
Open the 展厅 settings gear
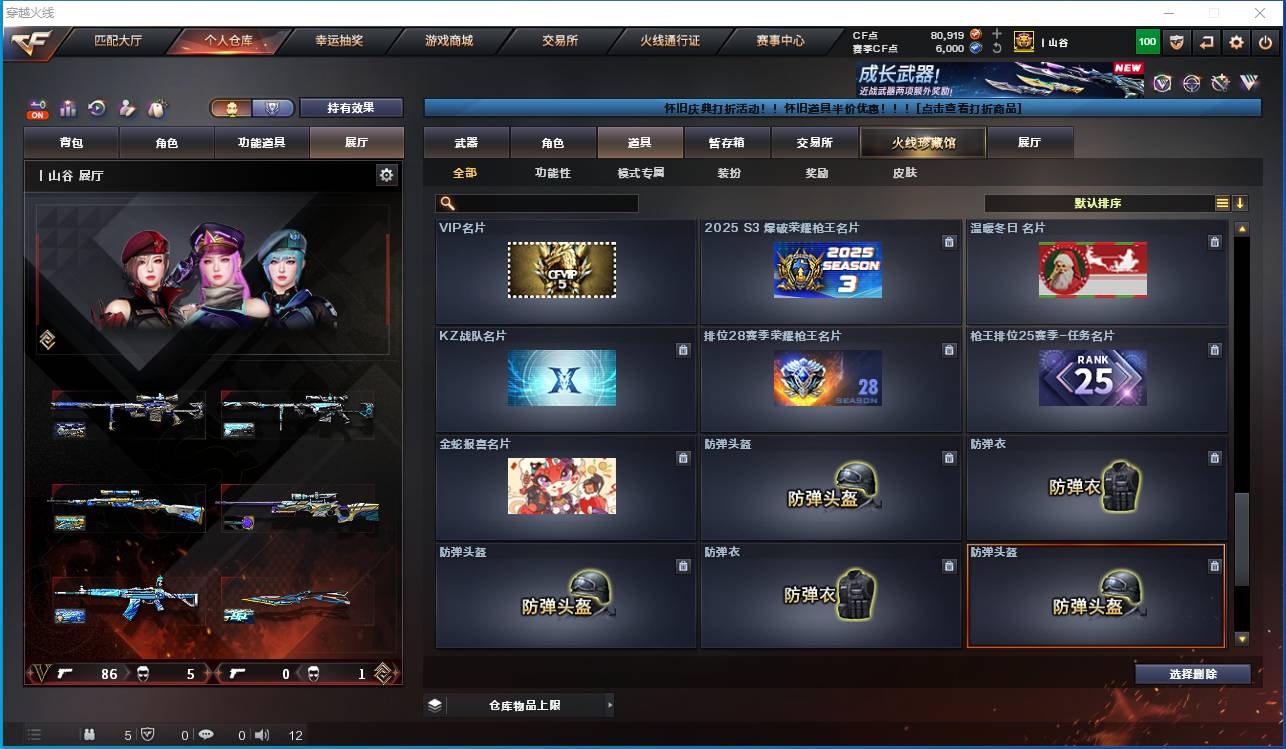(x=387, y=173)
